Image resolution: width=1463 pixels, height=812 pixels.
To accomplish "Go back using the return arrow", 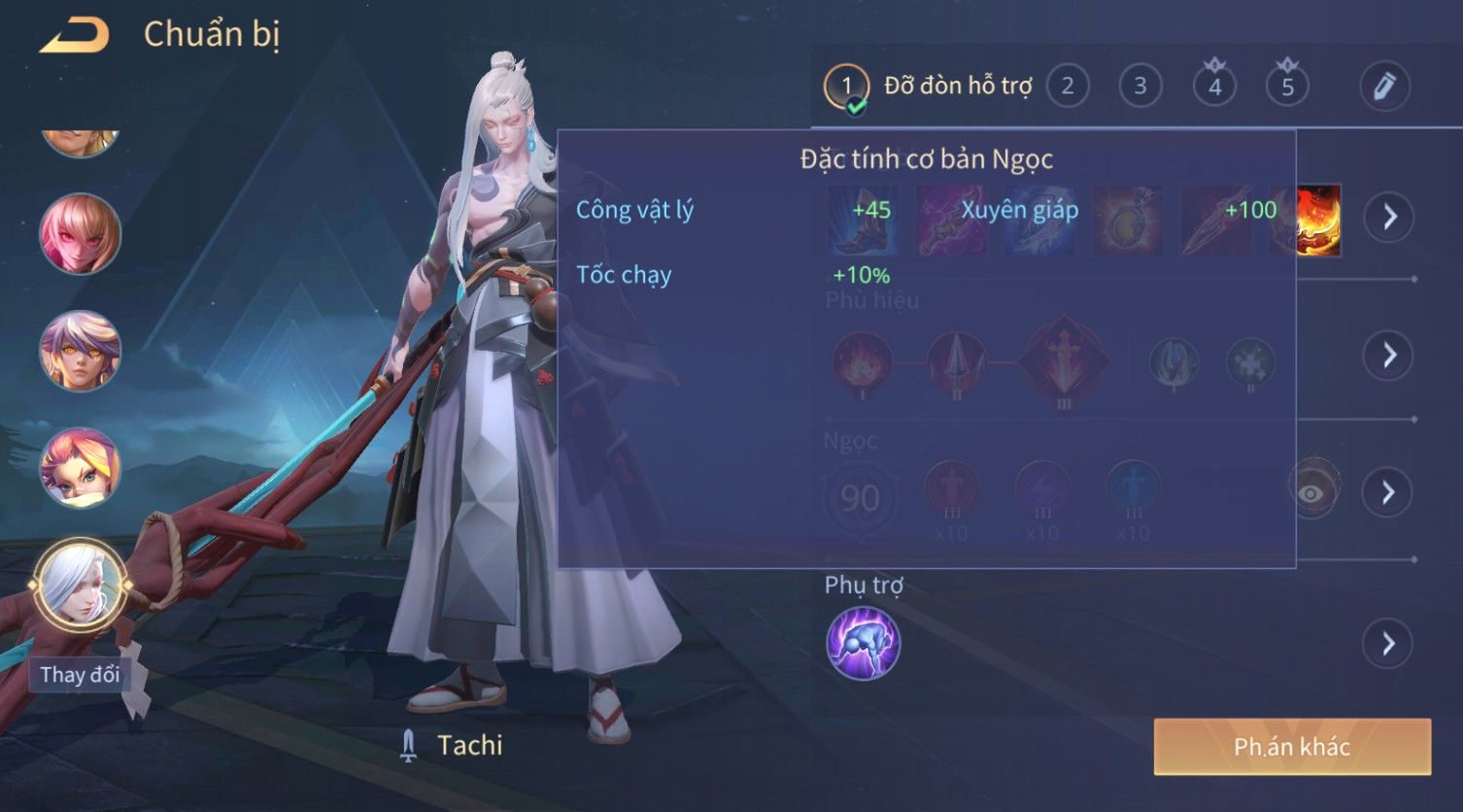I will point(74,35).
